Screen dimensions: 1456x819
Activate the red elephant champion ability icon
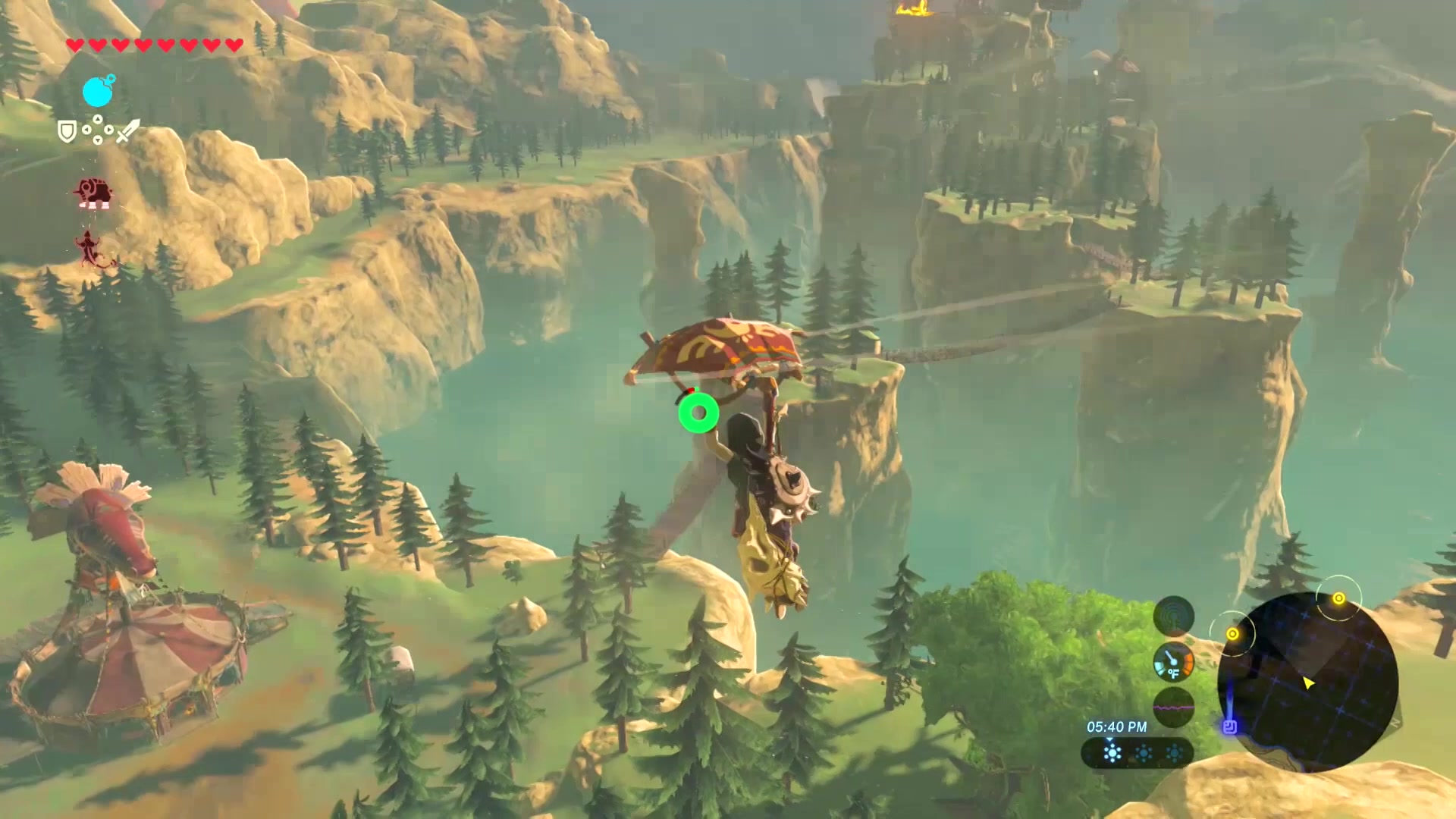coord(94,193)
